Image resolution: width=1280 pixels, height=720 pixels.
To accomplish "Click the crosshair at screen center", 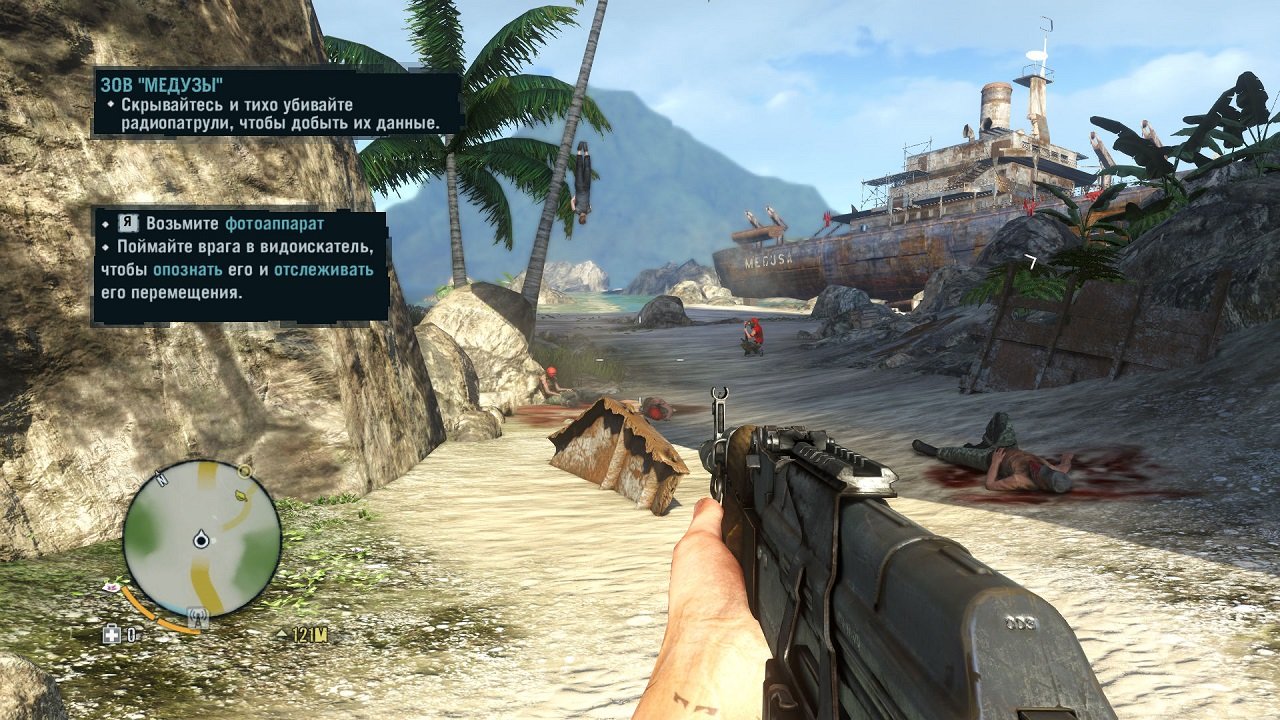I will [640, 360].
